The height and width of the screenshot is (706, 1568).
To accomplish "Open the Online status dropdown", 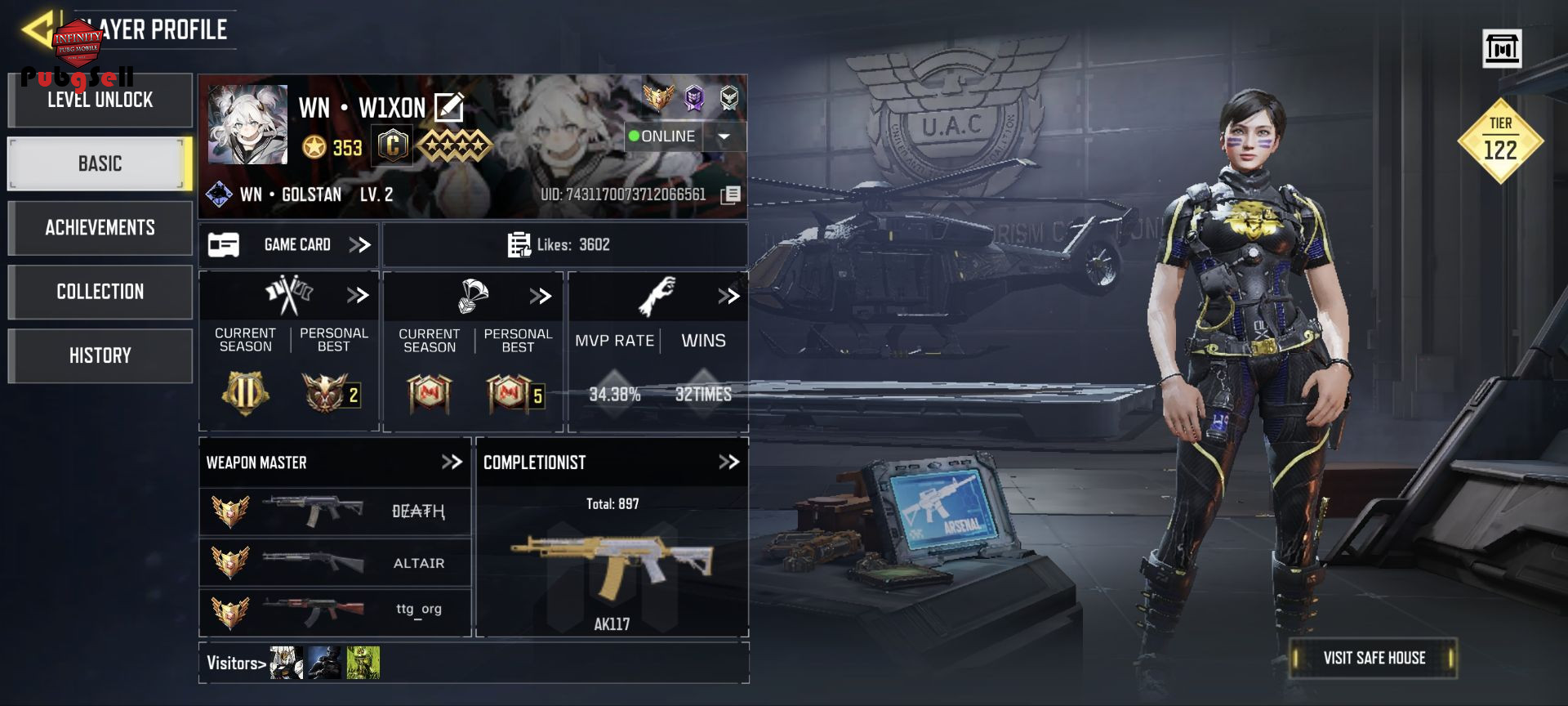I will click(x=724, y=136).
